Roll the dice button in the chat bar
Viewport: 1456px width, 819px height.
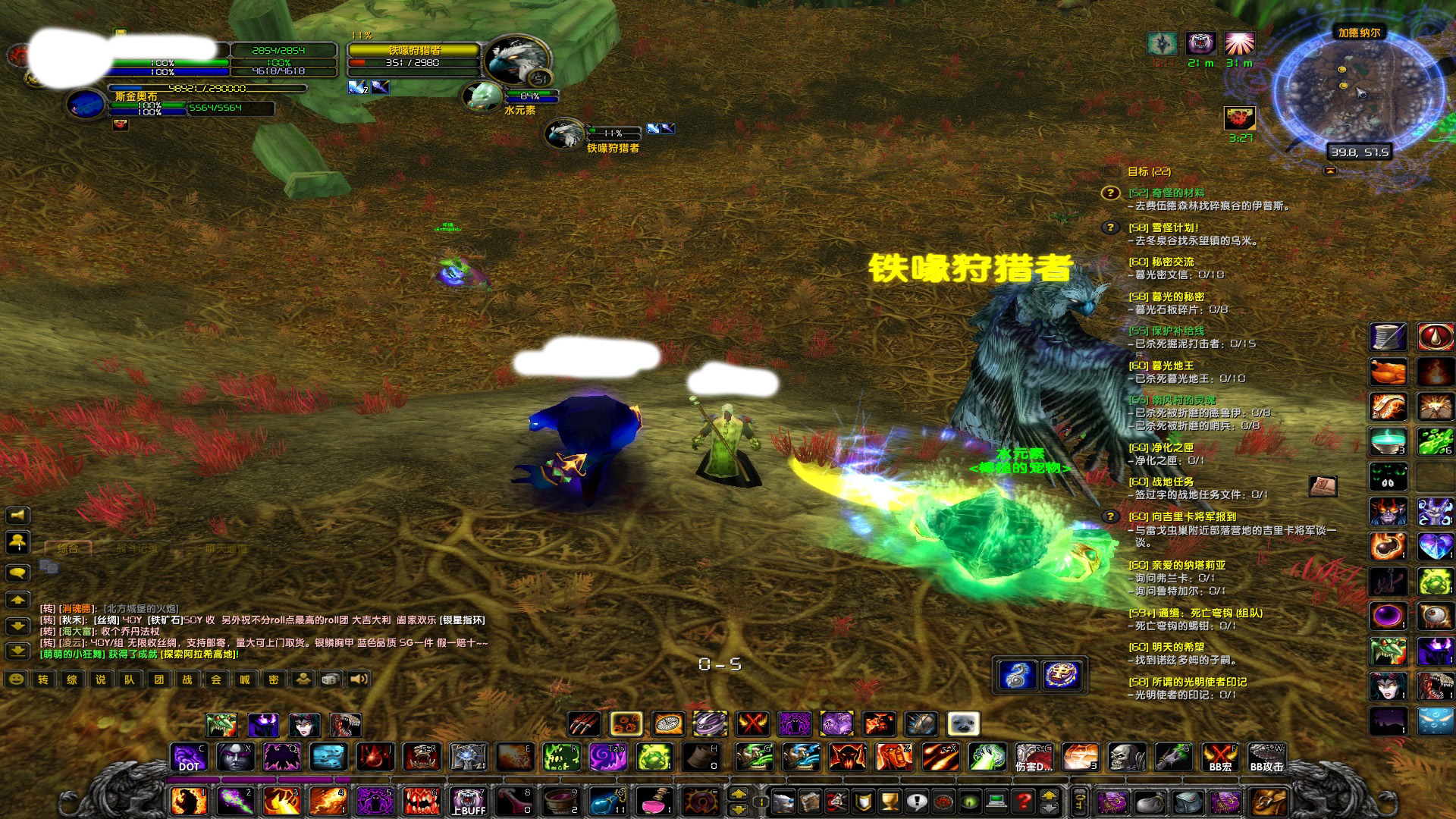click(x=331, y=679)
